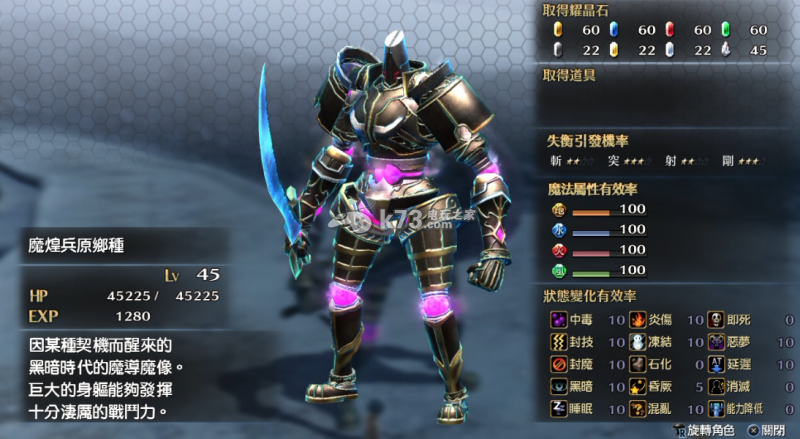Screen dimensions: 800x439
Task: Choose the 凍結 freeze snowman icon
Action: [x=637, y=342]
